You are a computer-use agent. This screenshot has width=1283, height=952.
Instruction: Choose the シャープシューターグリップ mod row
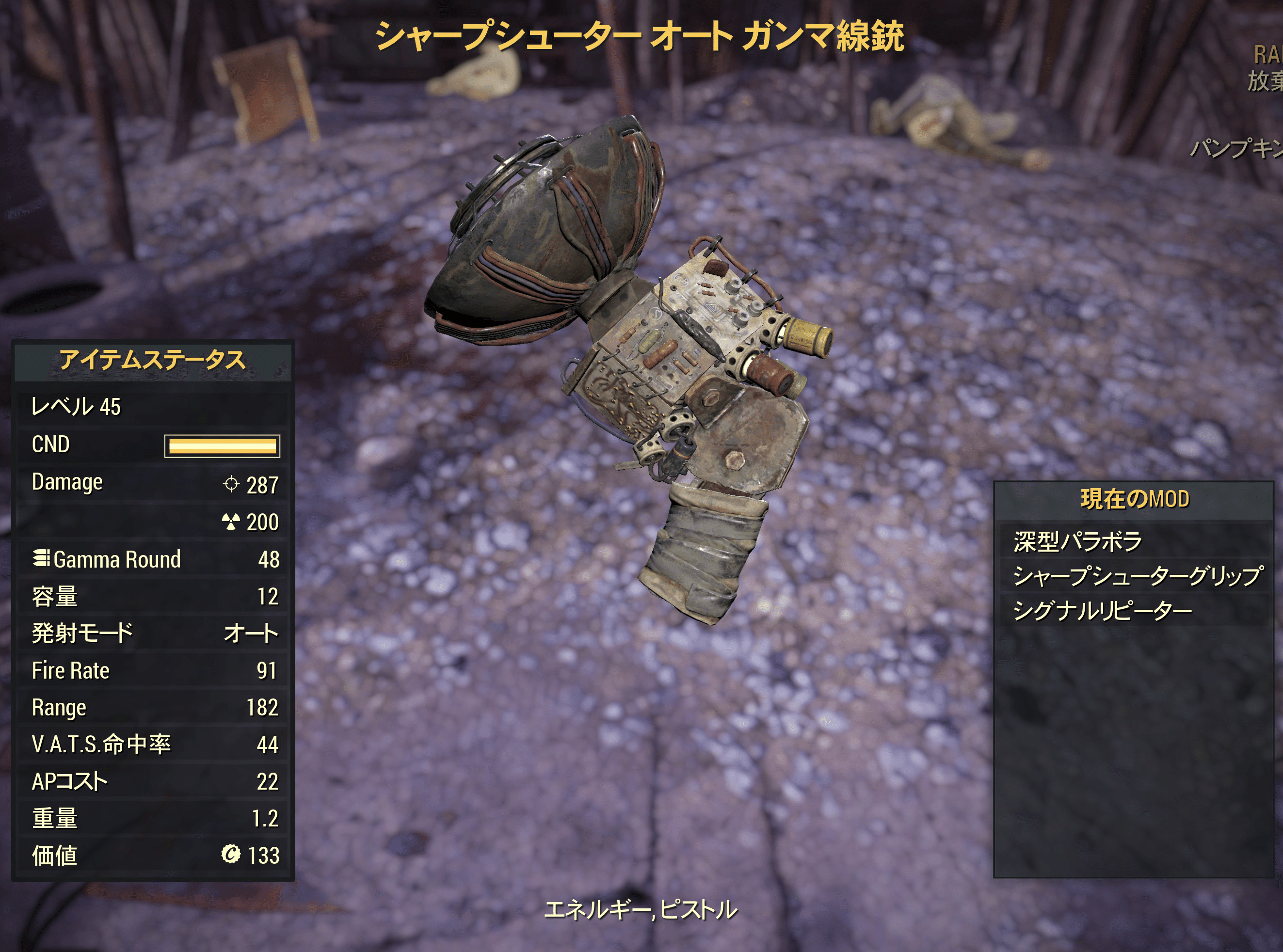(1137, 576)
